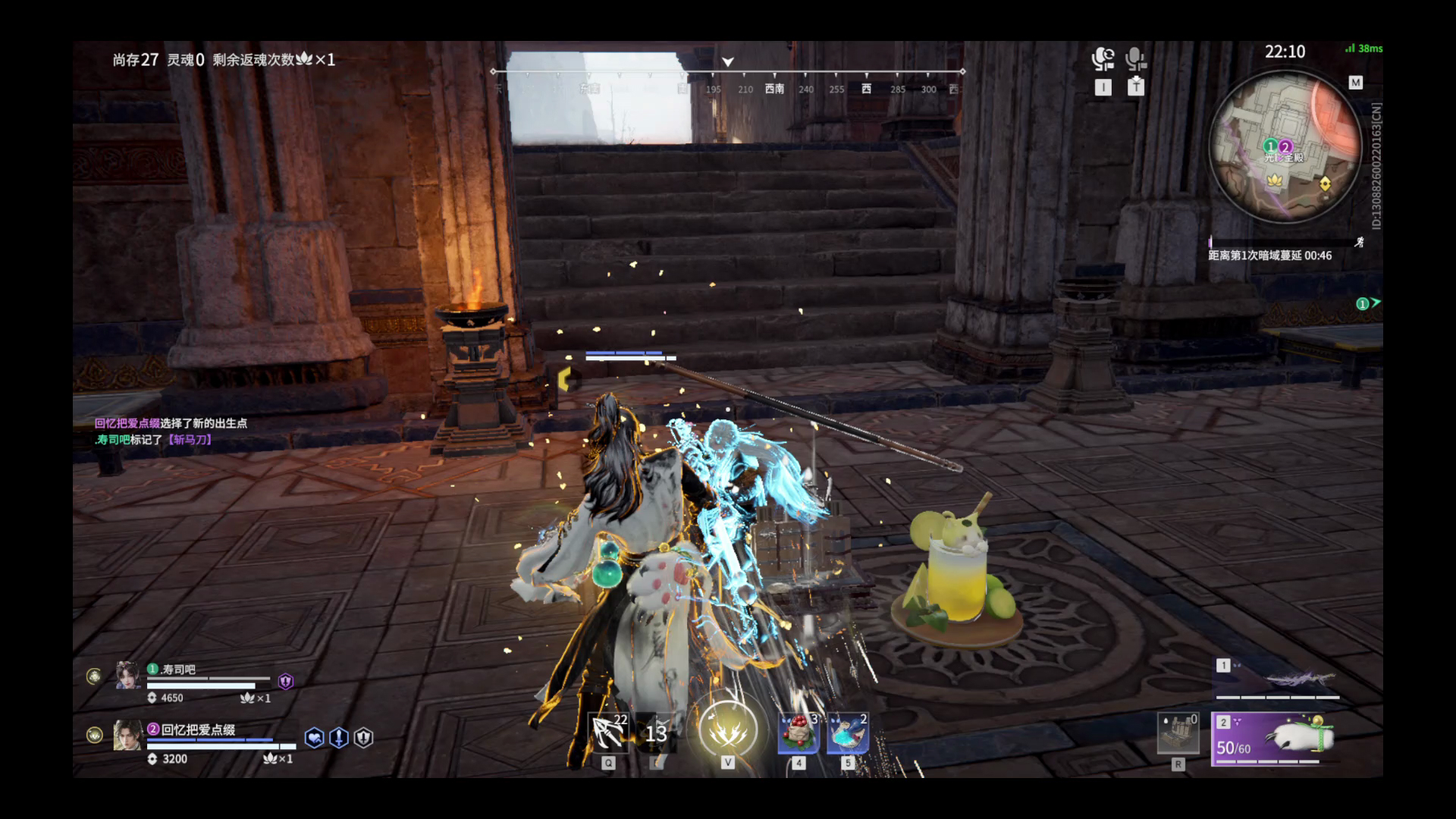Click the 斩马刀 marked item chat message

190,440
